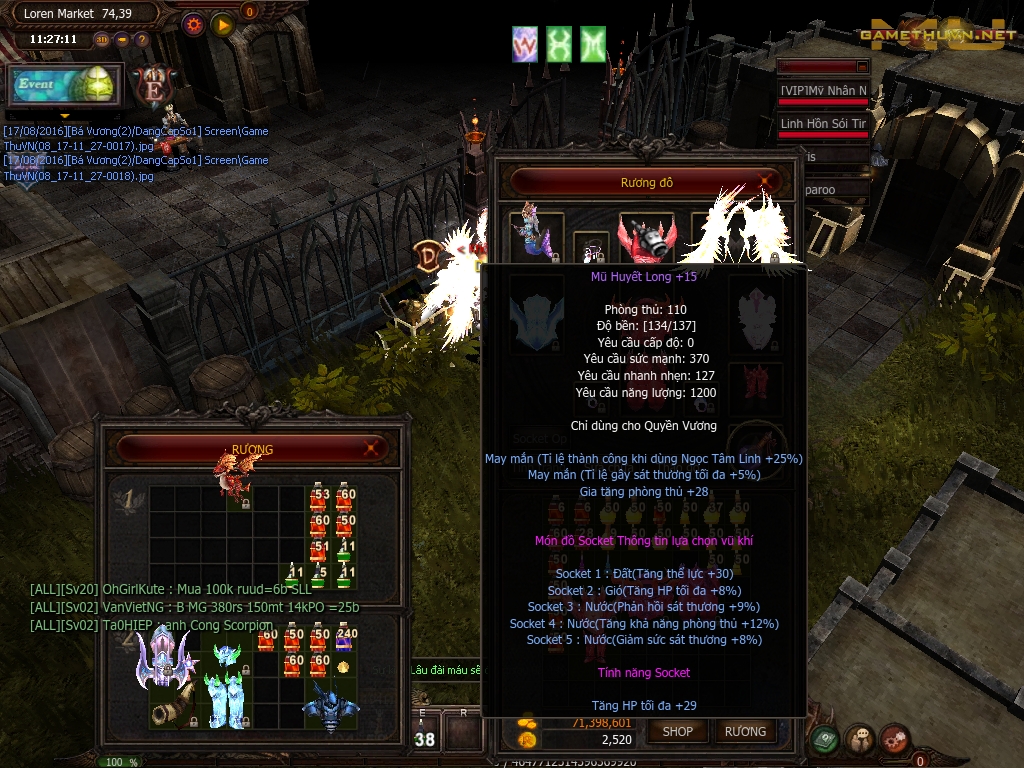Click the red E shield emblem
Viewport: 1024px width, 768px height.
pos(153,85)
